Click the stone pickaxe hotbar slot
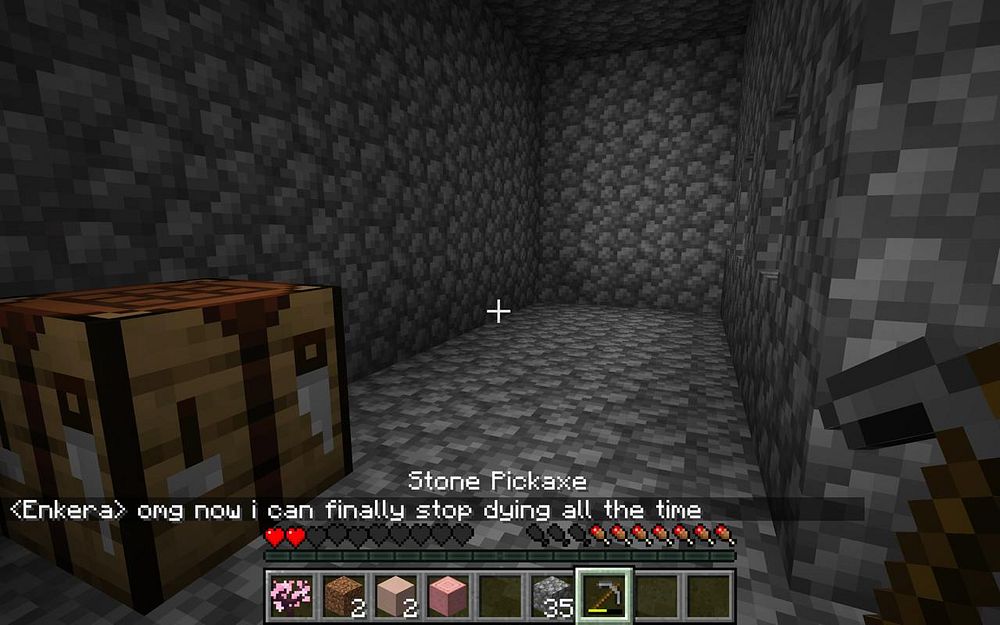The width and height of the screenshot is (1000, 625). (x=604, y=595)
